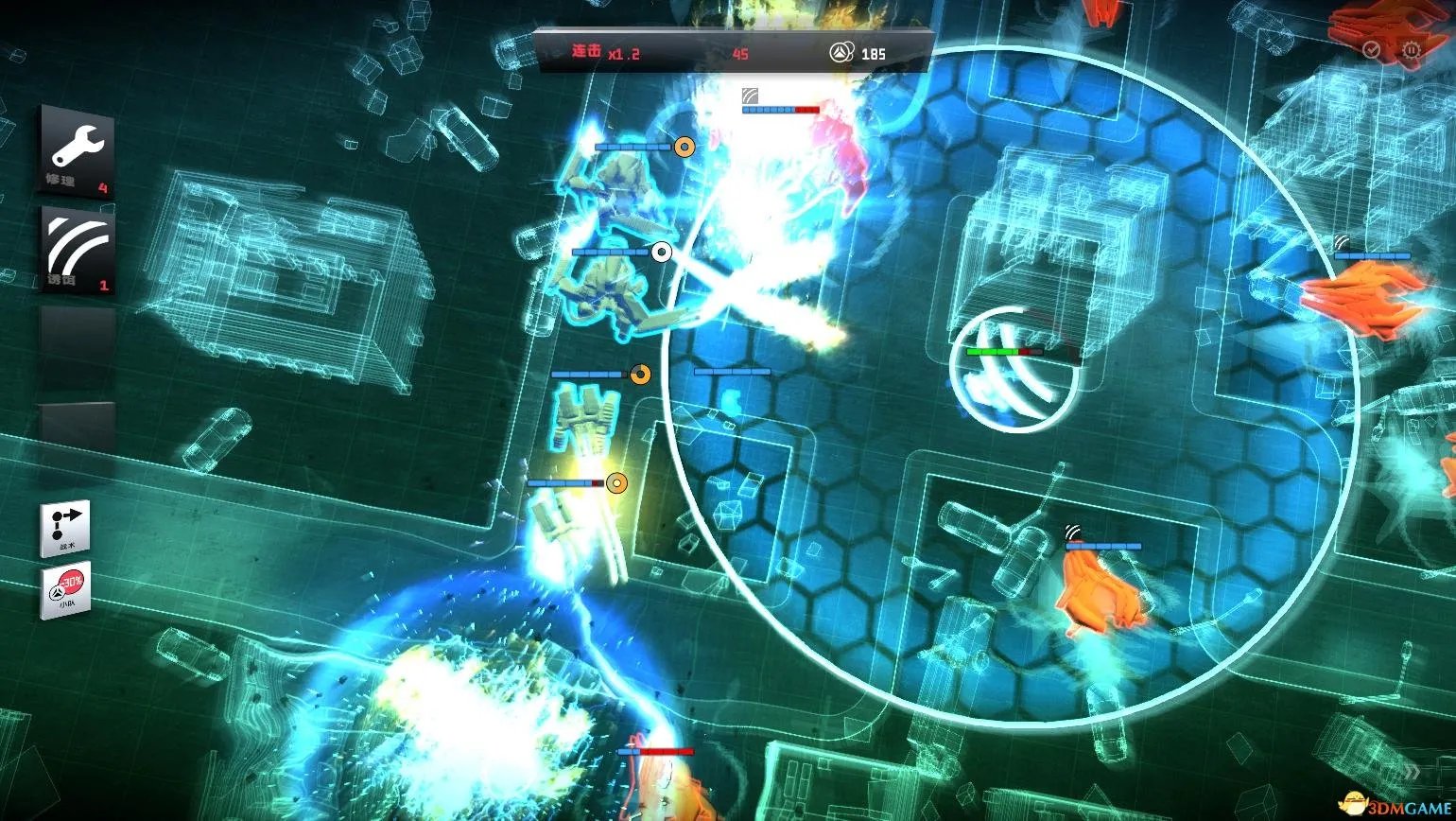Click the 30% discount unit purchase button
The image size is (1456, 821).
click(x=65, y=591)
